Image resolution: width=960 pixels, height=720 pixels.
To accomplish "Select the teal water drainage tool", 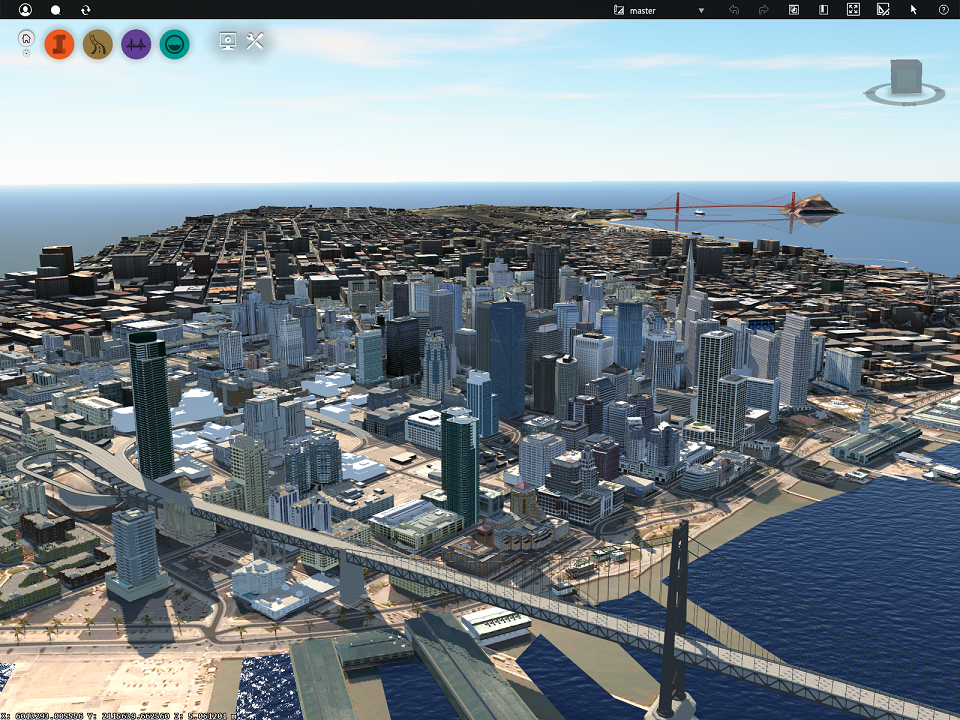I will click(174, 44).
